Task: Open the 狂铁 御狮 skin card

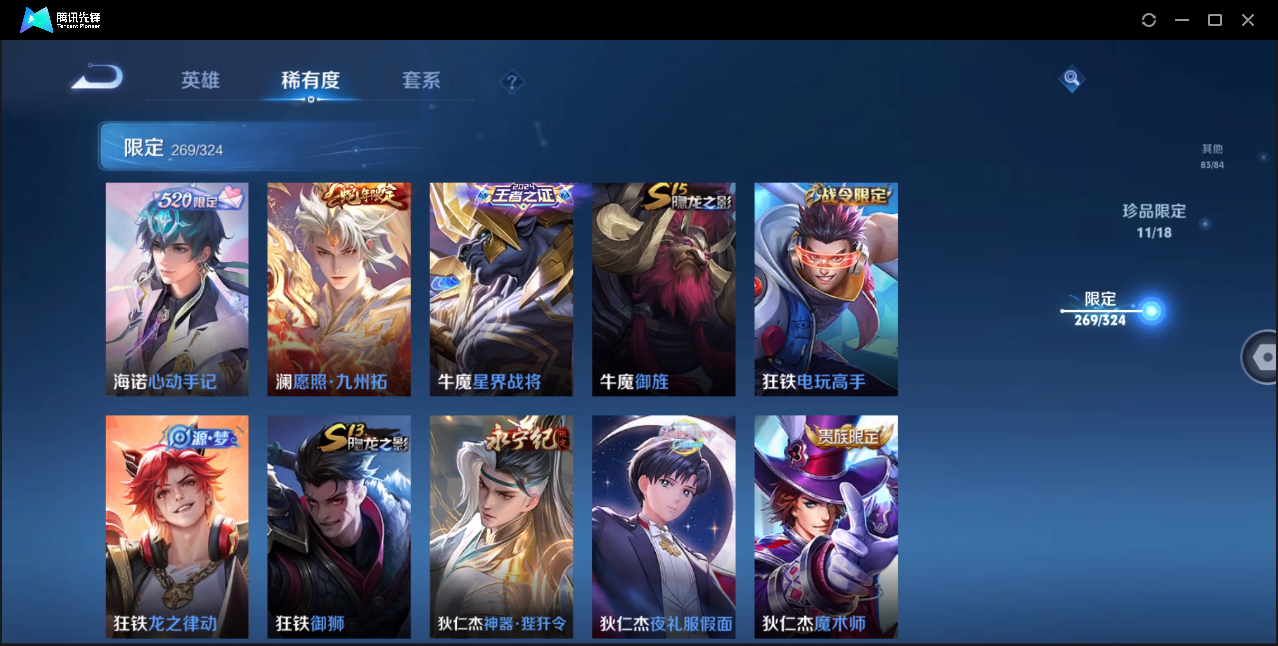Action: coord(339,526)
